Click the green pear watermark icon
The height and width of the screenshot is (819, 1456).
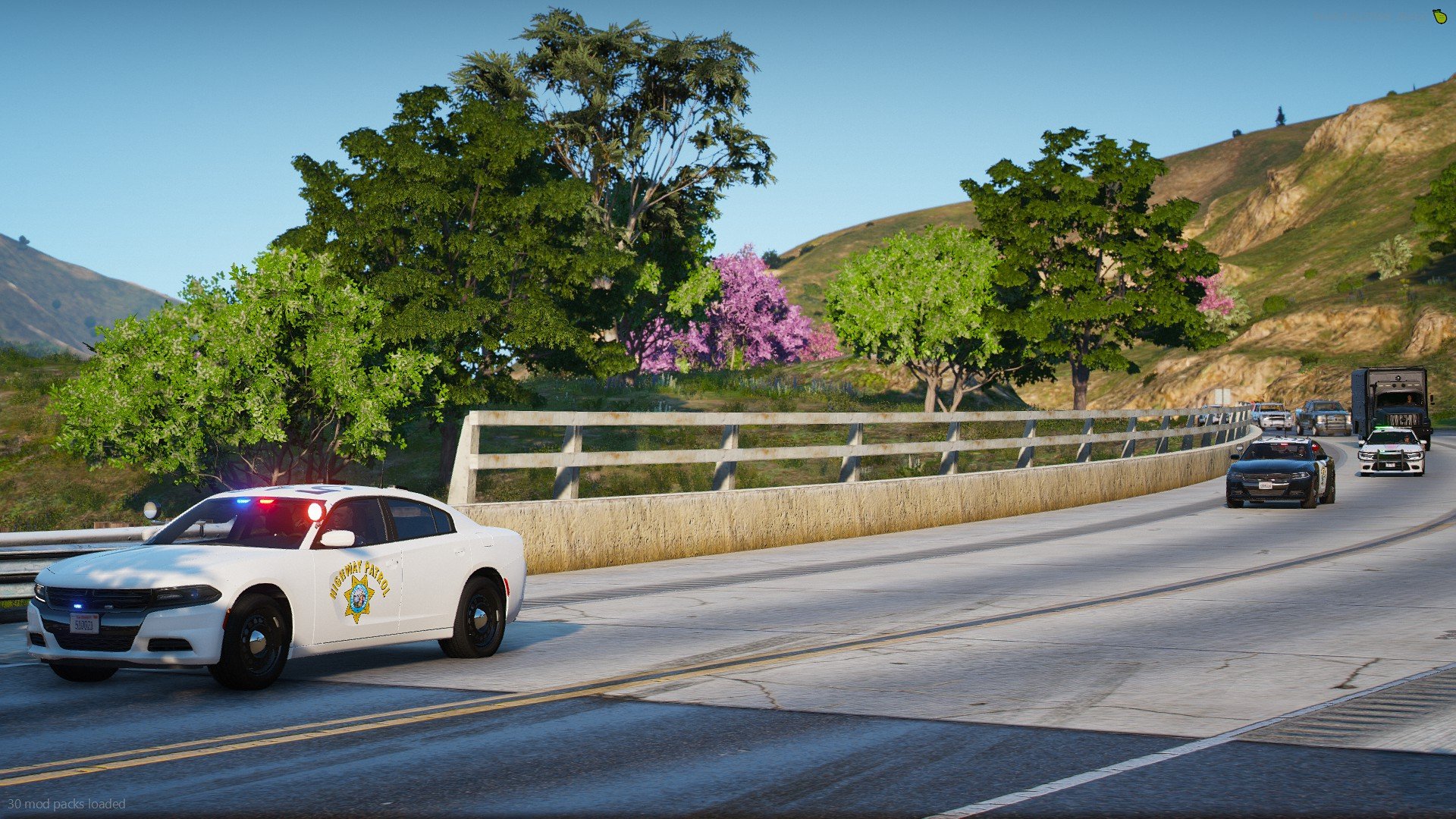tap(1439, 17)
